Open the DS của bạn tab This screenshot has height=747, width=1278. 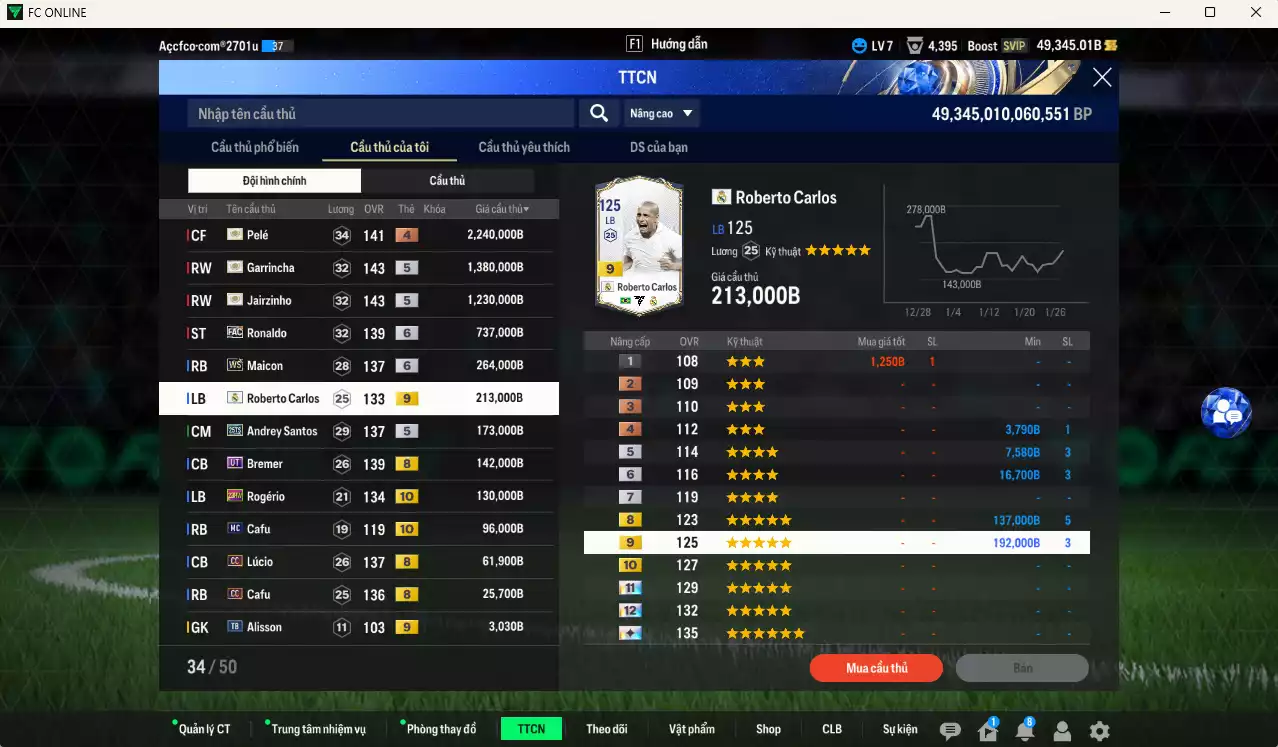click(658, 147)
